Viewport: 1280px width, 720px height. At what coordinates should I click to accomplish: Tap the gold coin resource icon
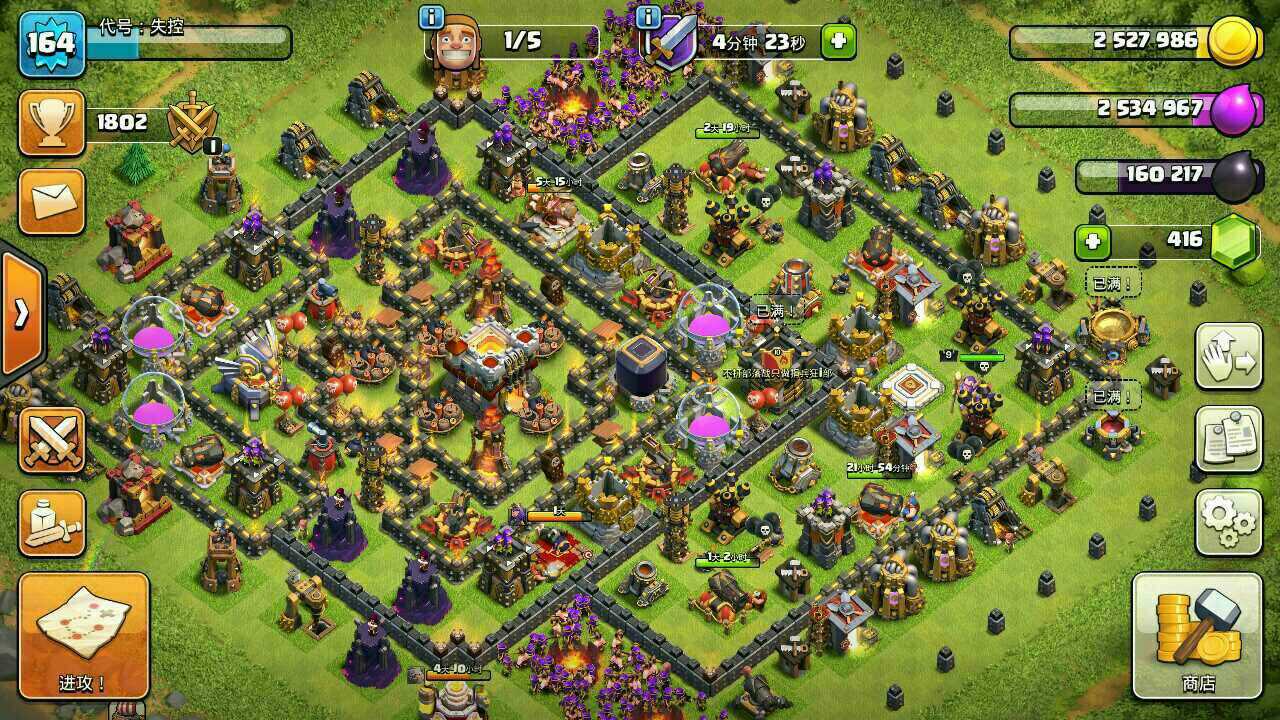pos(1232,42)
